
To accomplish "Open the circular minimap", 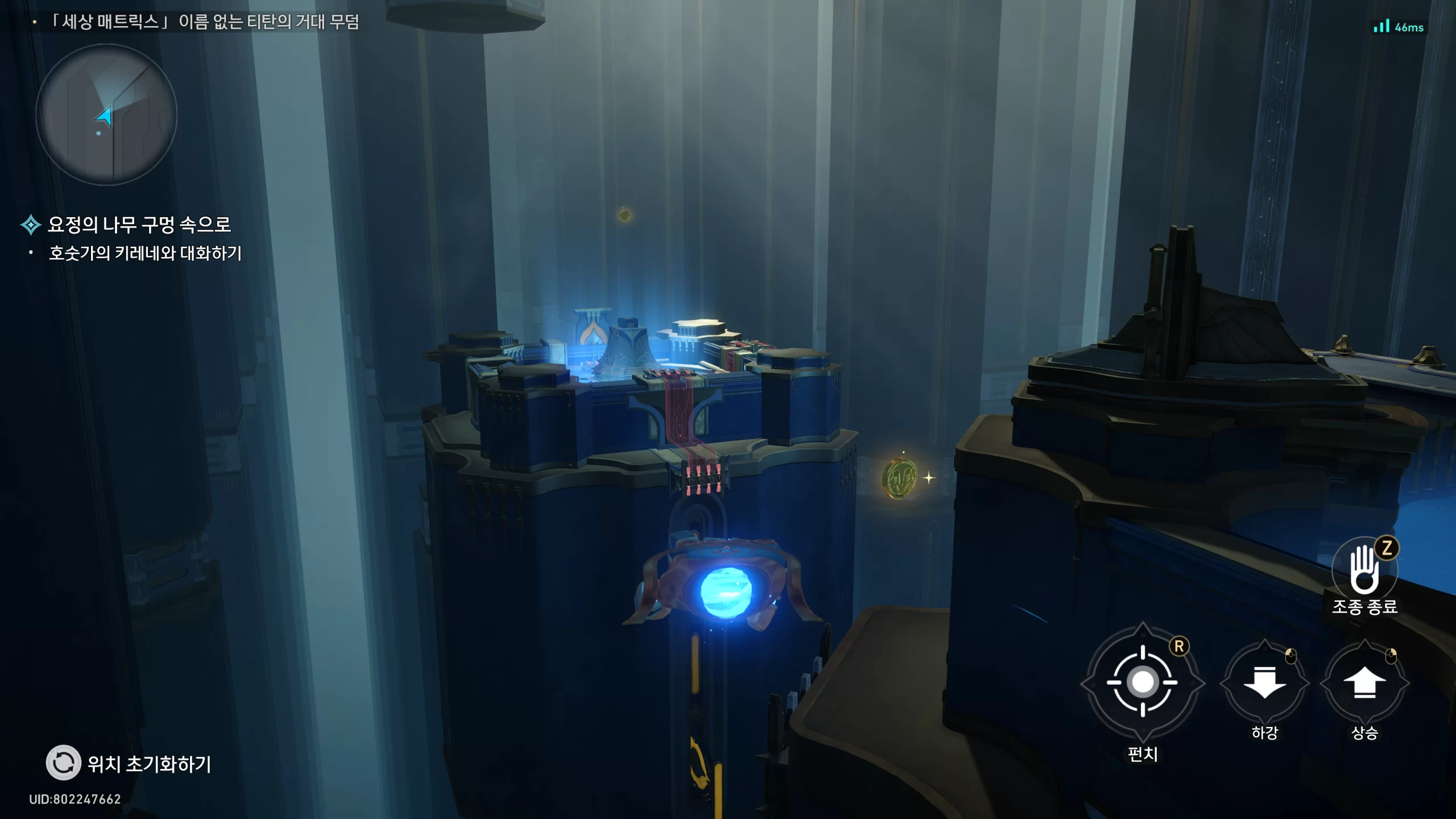I will (106, 115).
